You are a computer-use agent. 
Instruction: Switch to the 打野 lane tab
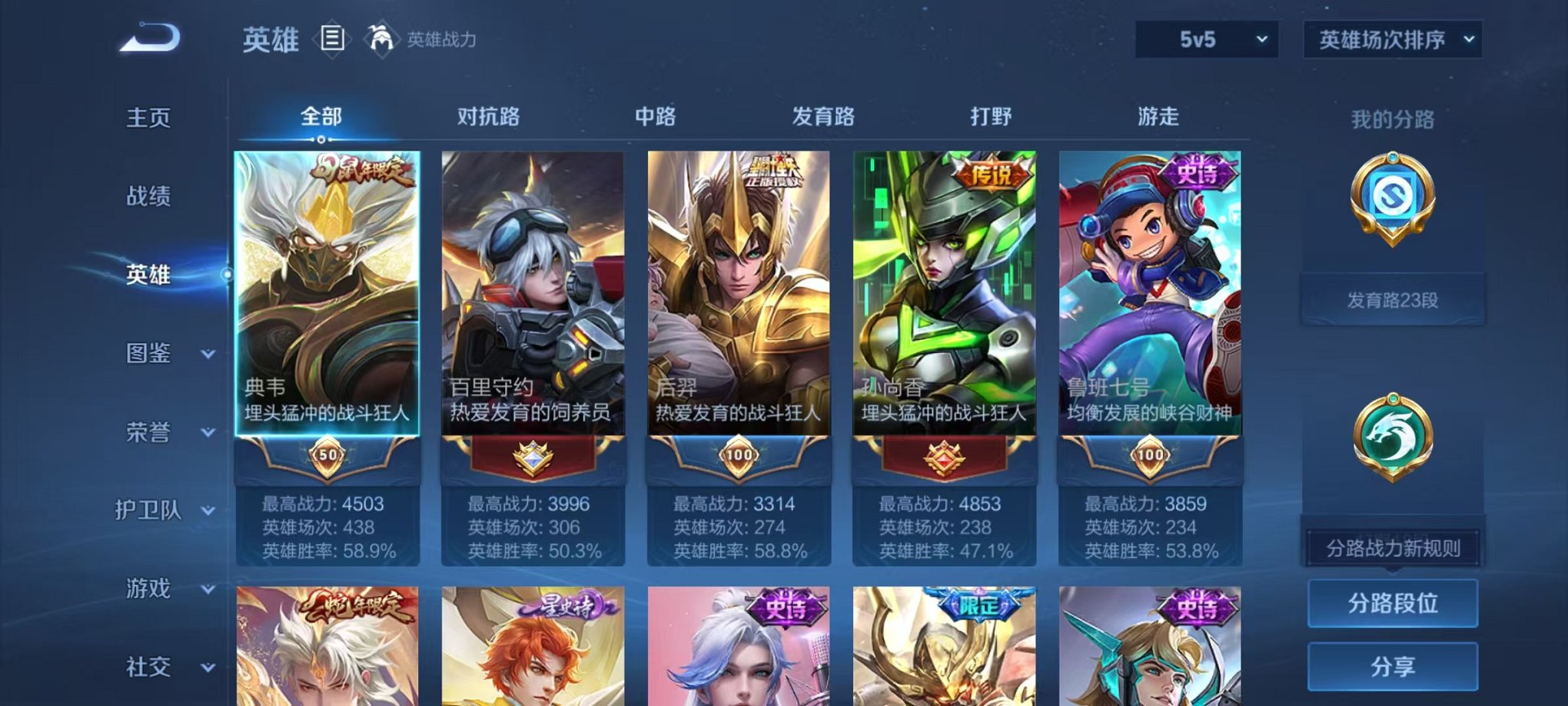(x=989, y=115)
